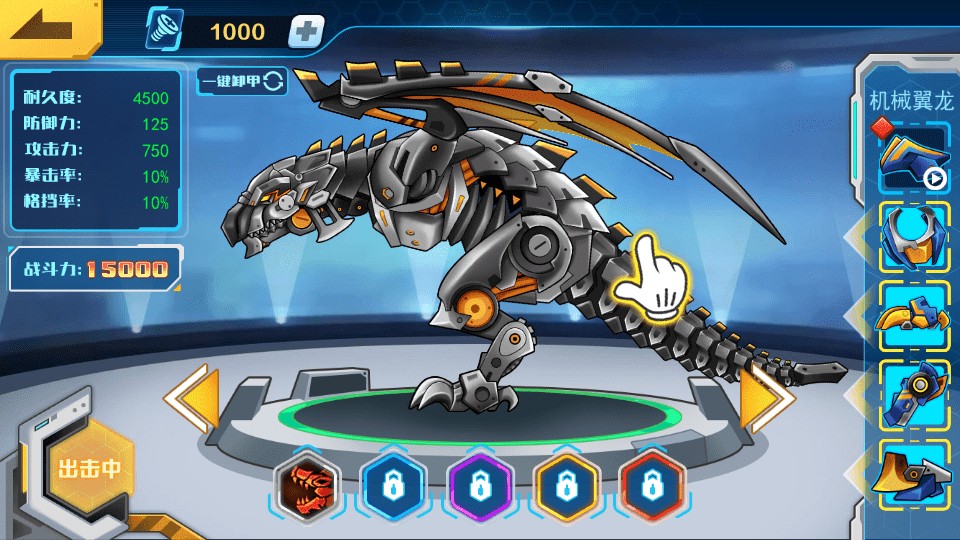Viewport: 960px width, 540px height.
Task: Select the red claw skill slot
Action: point(309,488)
